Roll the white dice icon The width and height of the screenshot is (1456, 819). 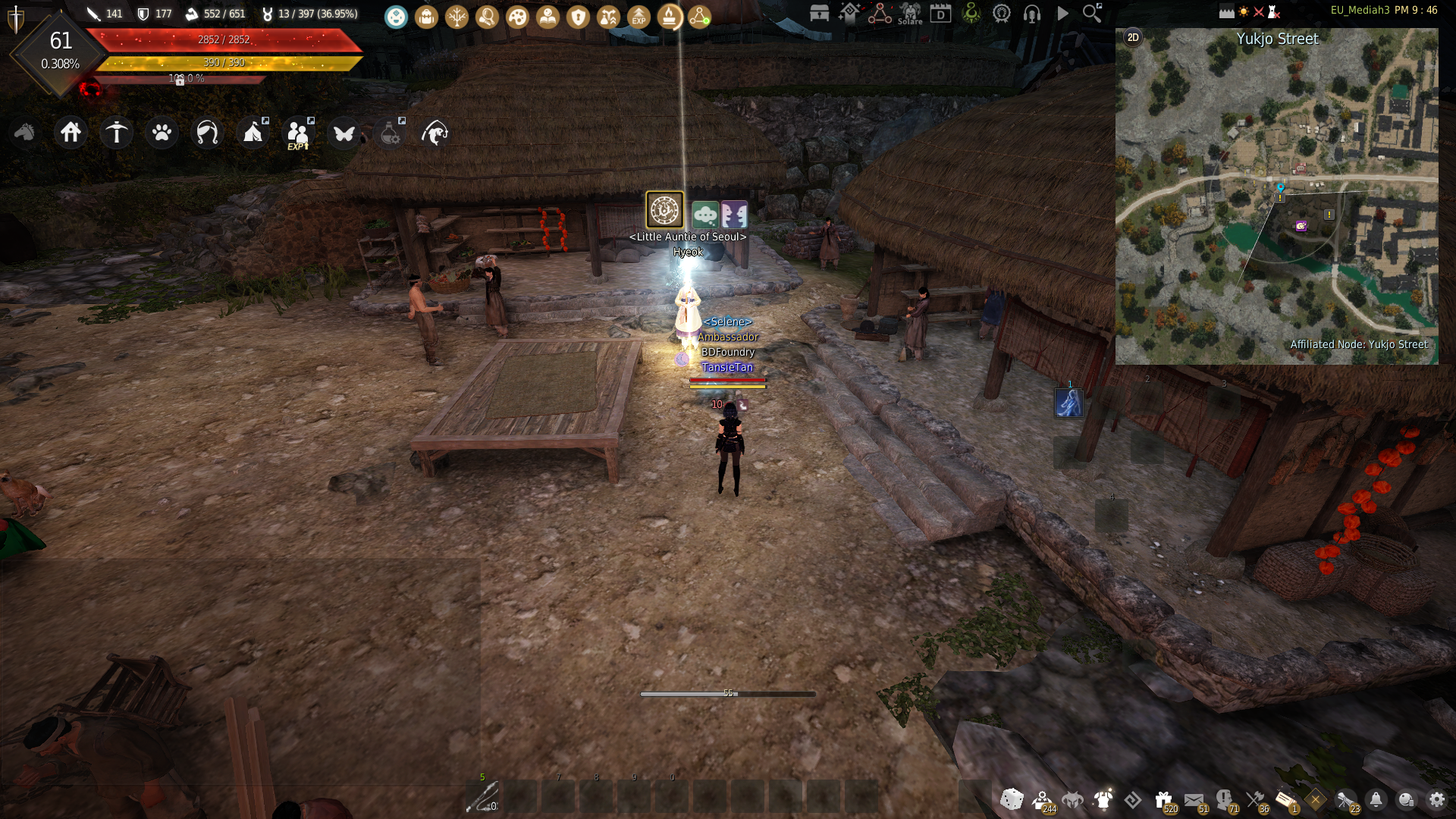[1012, 799]
